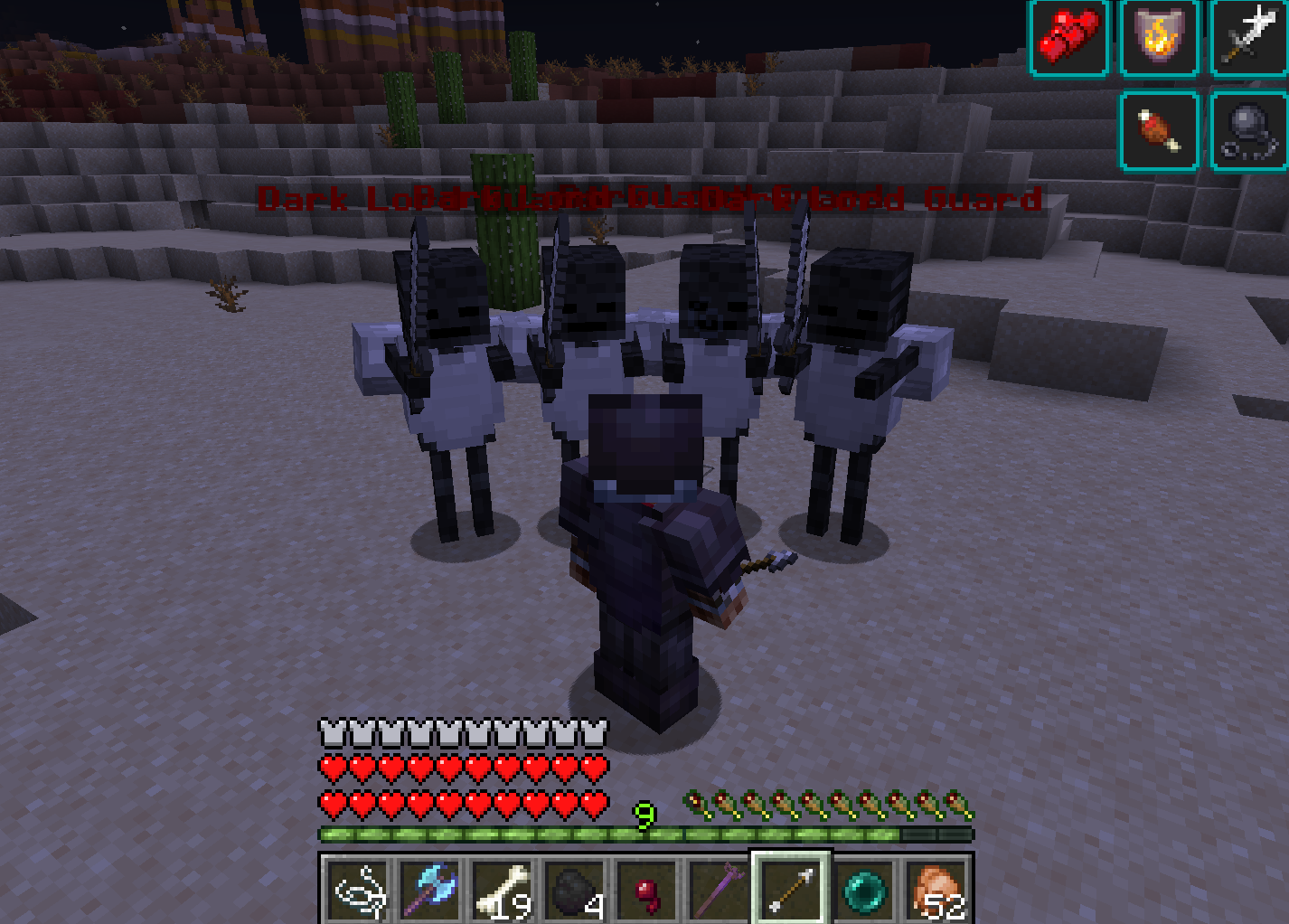Click the ball-and-chain flail ability icon
This screenshot has width=1289, height=924.
[1250, 128]
